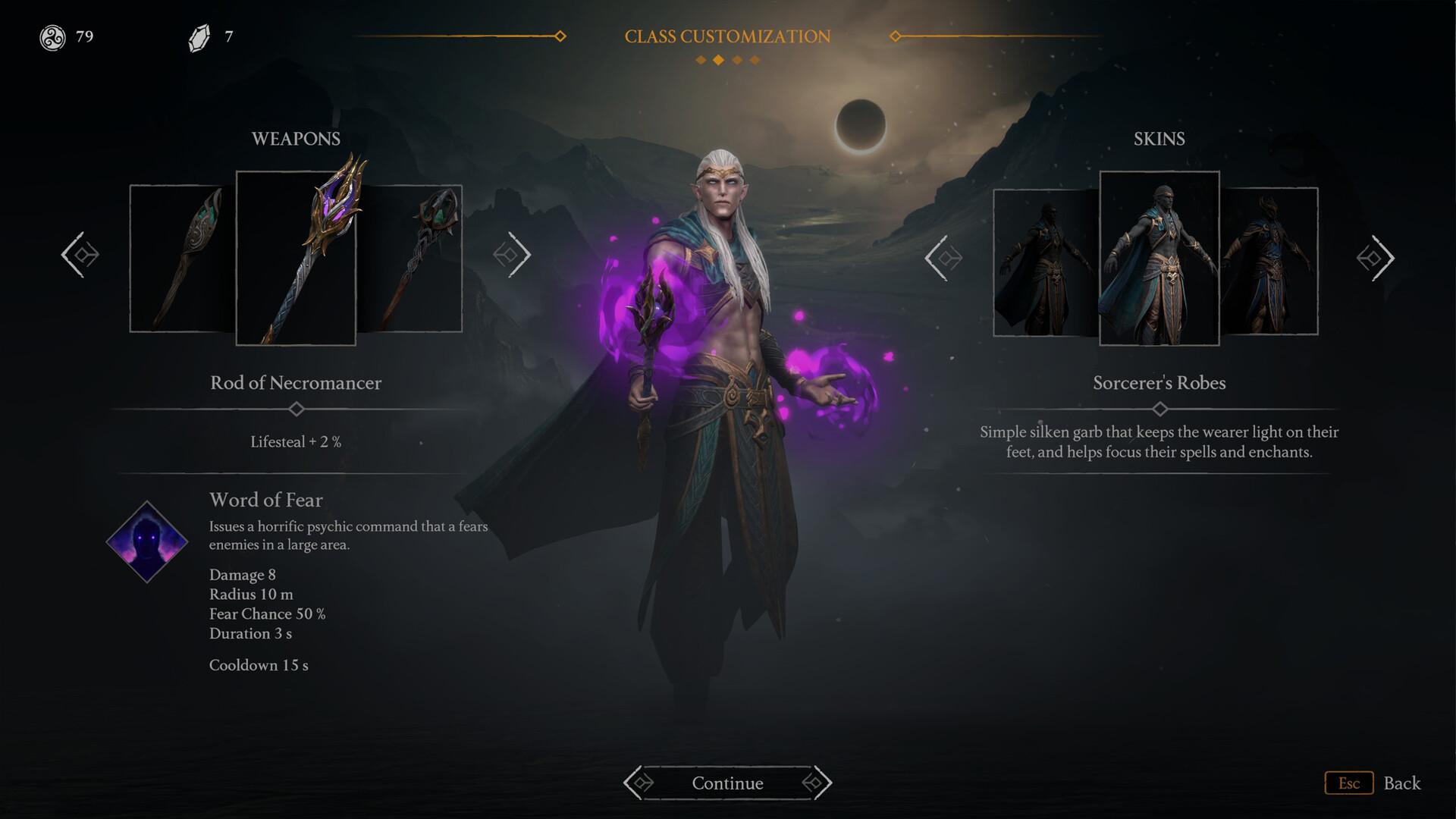Show the next skin using the right arrow
This screenshot has height=819, width=1456.
click(1376, 258)
